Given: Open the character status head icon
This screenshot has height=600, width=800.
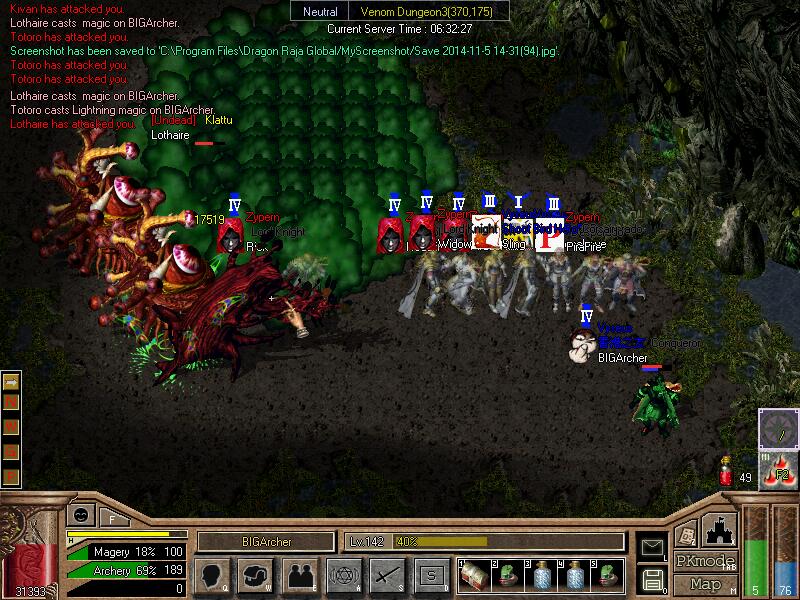Looking at the screenshot, I should click(212, 575).
